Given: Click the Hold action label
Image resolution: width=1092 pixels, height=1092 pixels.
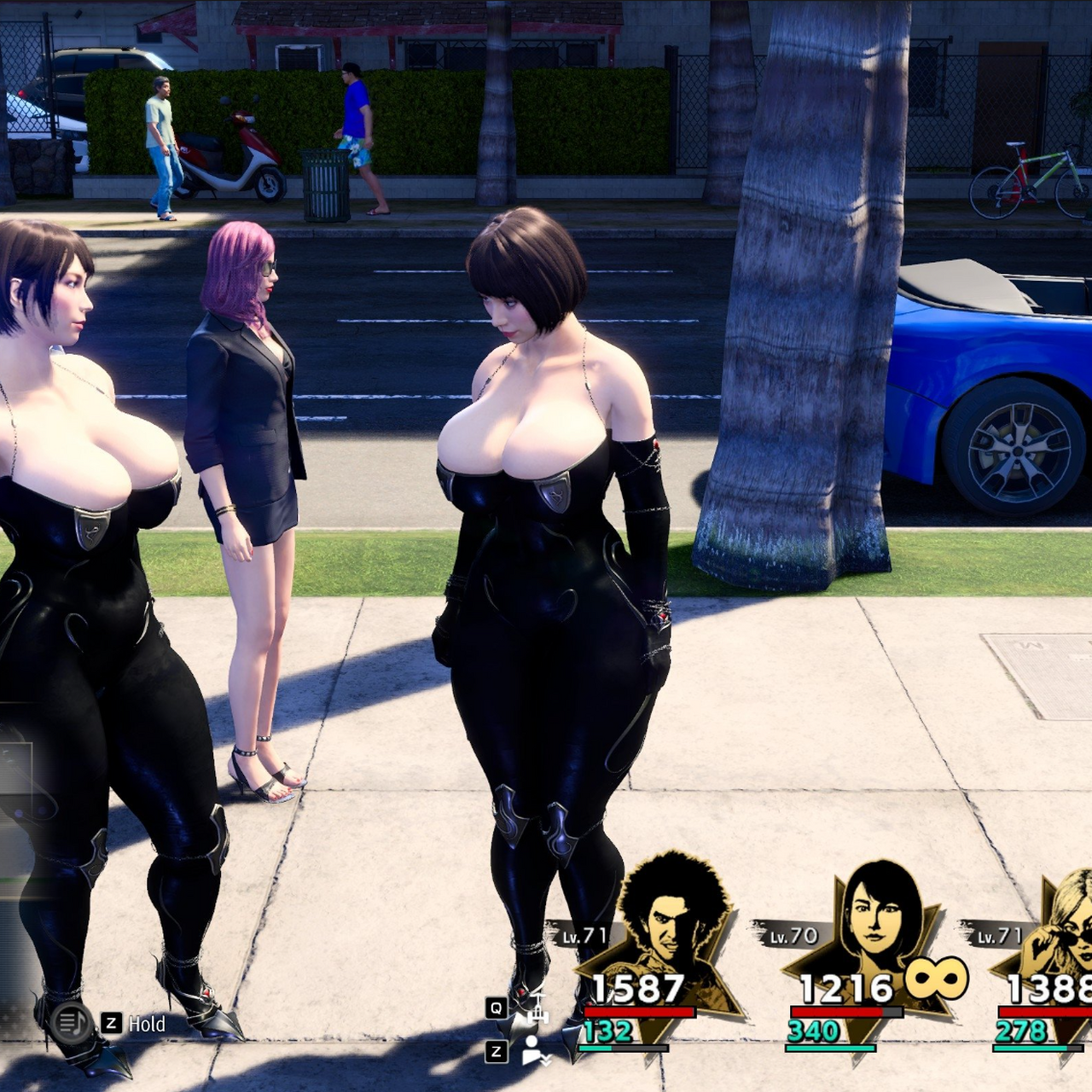Looking at the screenshot, I should pyautogui.click(x=147, y=1024).
